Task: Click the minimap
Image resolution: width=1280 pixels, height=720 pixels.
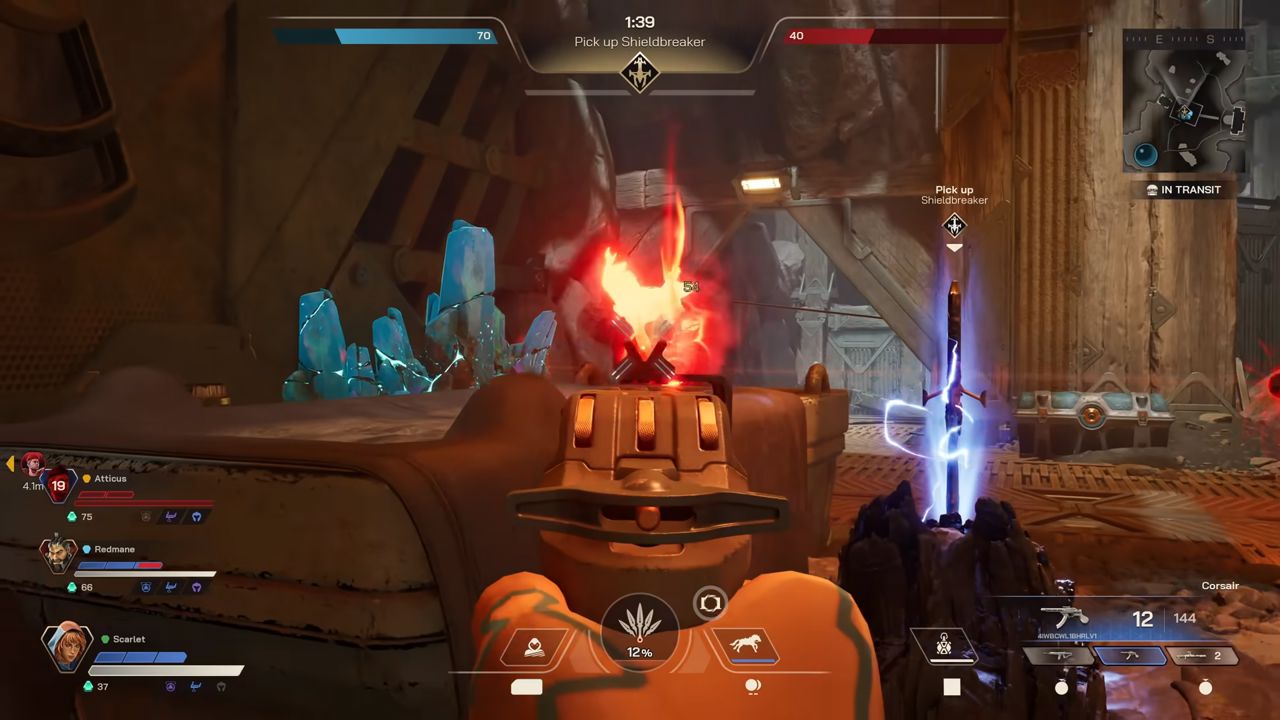Action: (1186, 99)
